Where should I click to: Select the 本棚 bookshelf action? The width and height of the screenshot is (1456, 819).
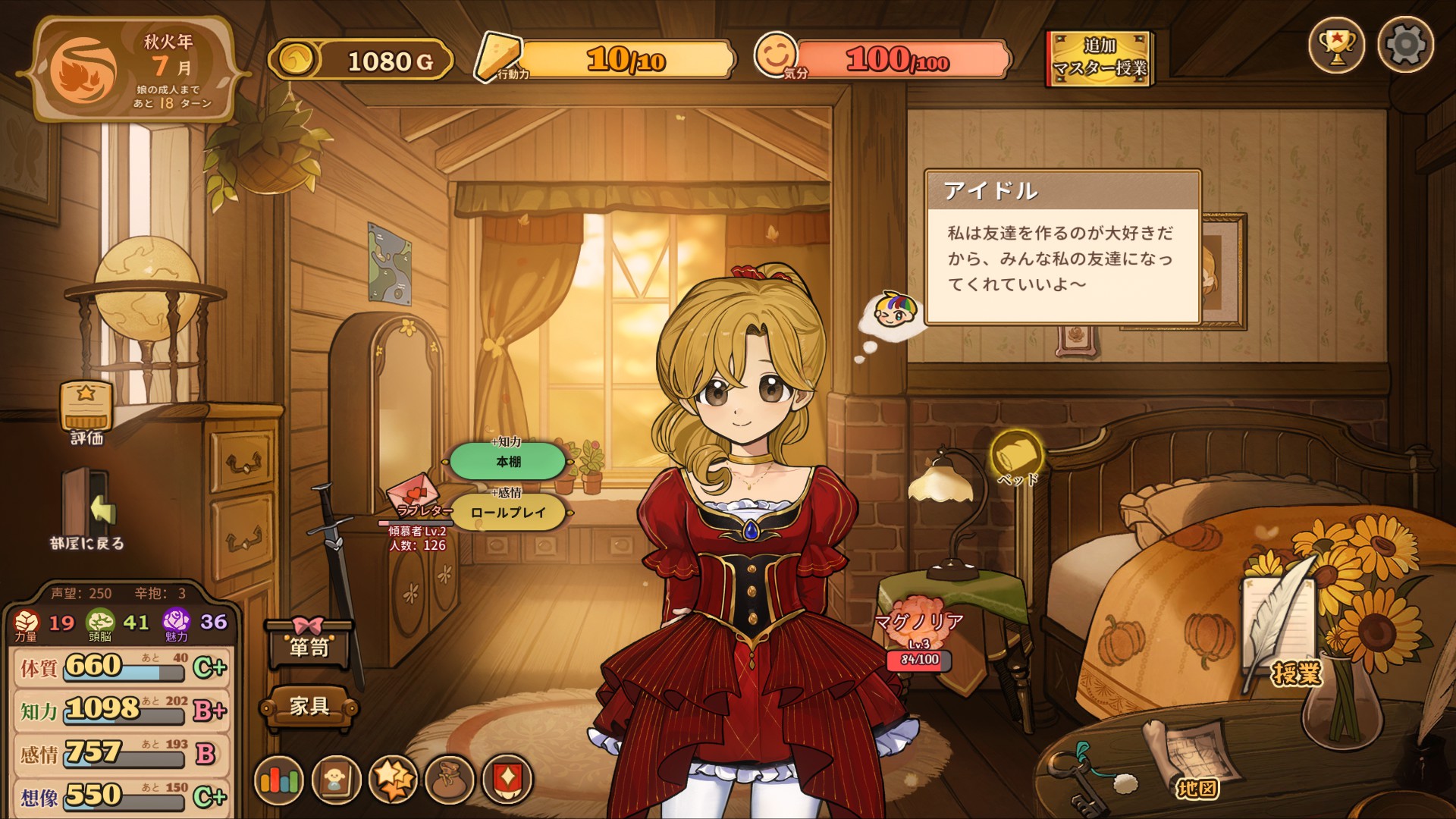508,461
